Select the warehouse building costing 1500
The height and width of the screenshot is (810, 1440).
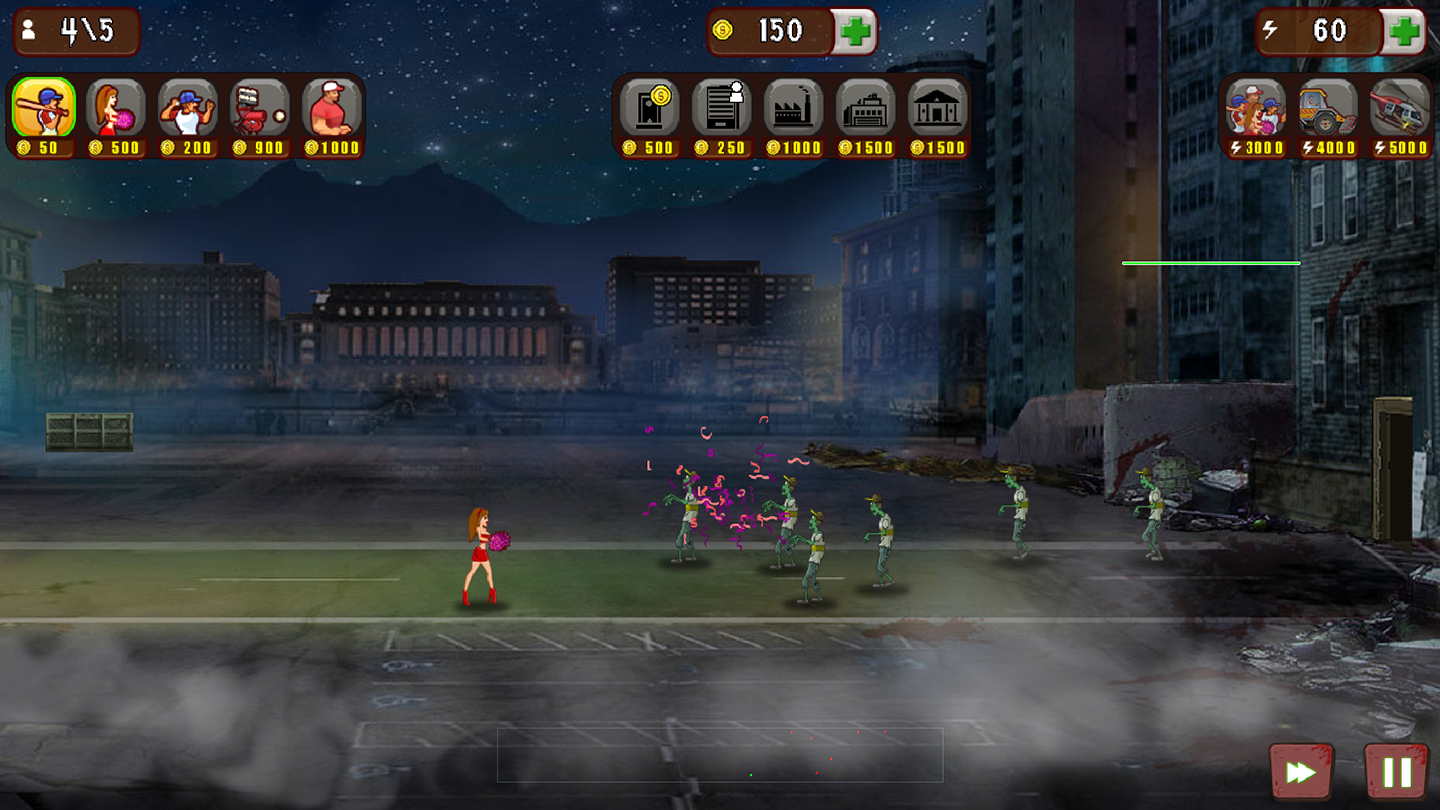coord(866,108)
